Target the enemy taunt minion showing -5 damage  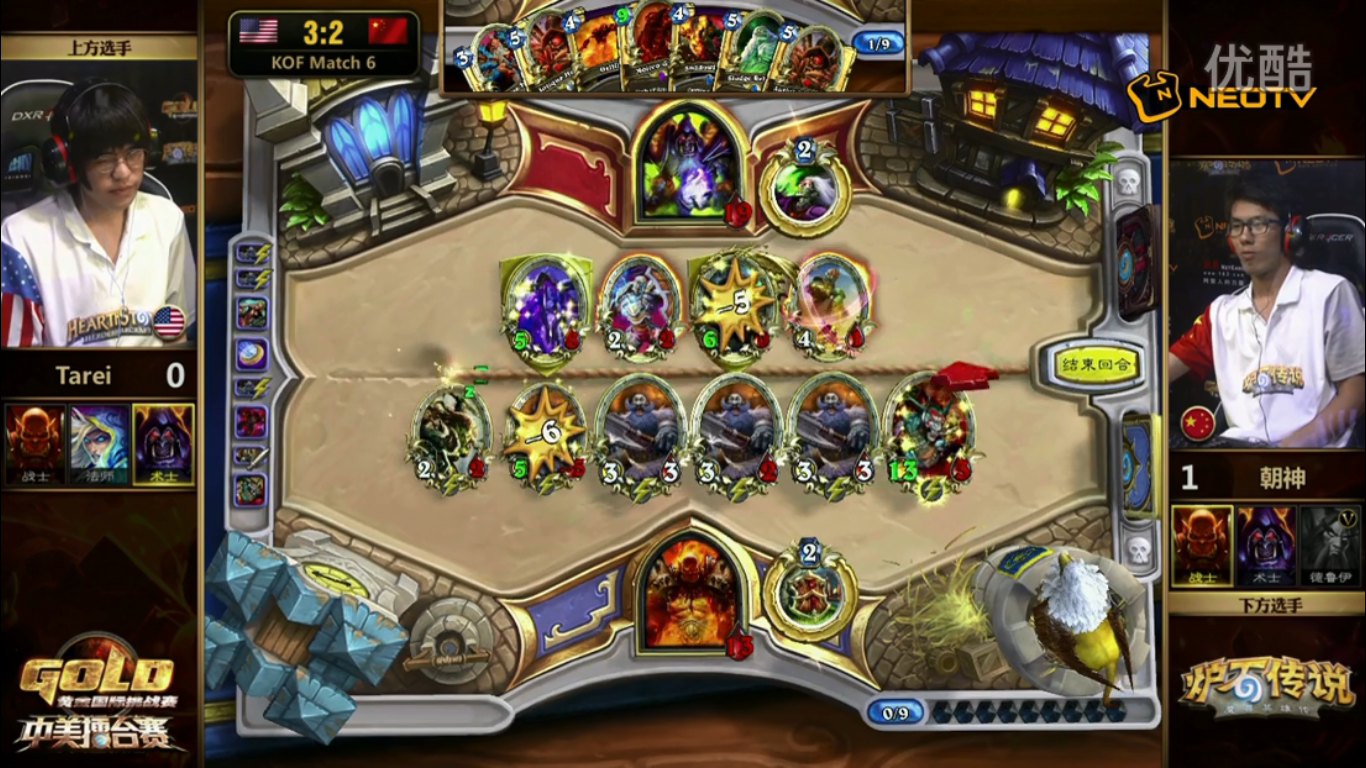[x=735, y=305]
